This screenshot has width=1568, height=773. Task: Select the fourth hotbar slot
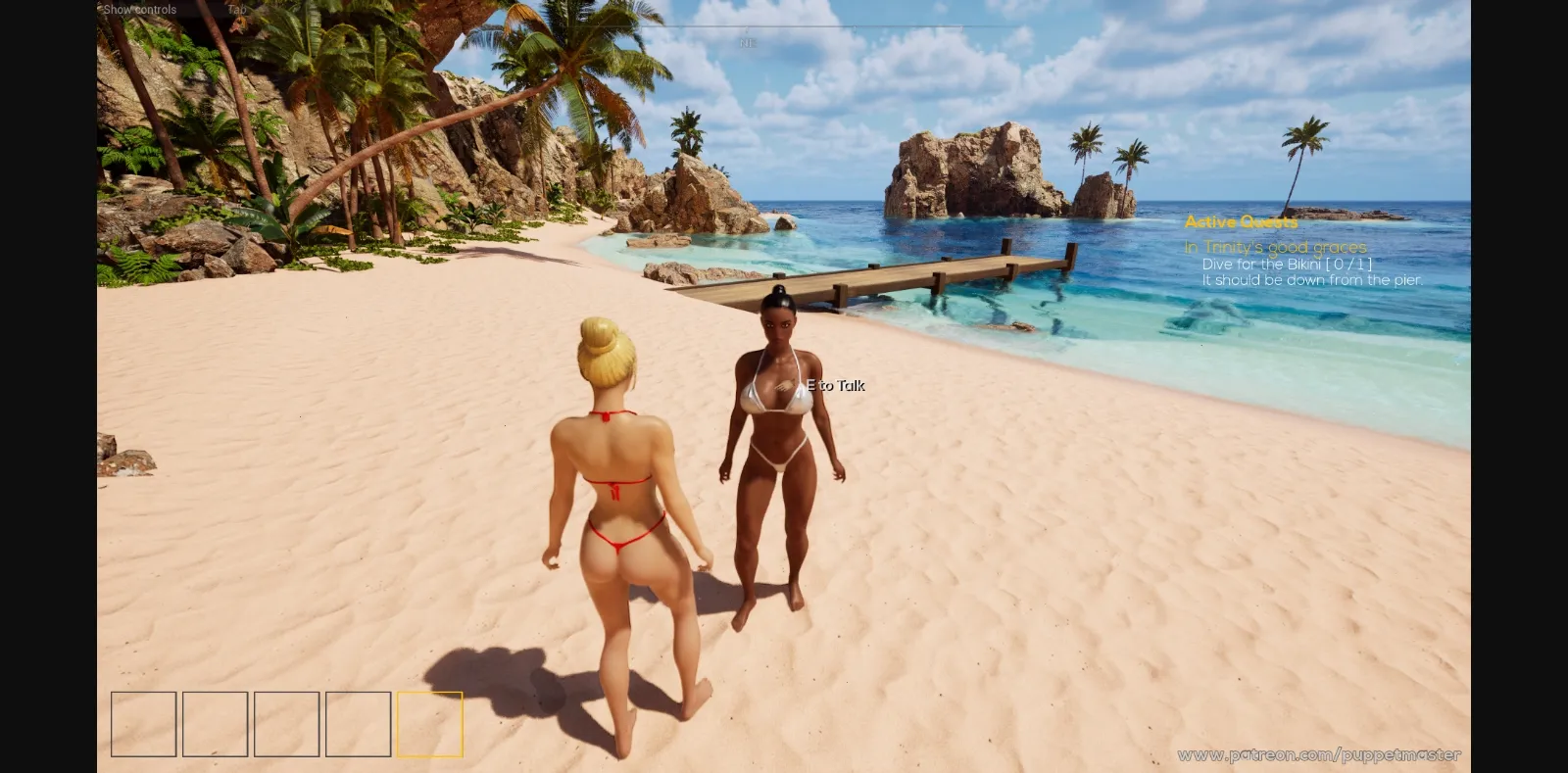coord(358,725)
